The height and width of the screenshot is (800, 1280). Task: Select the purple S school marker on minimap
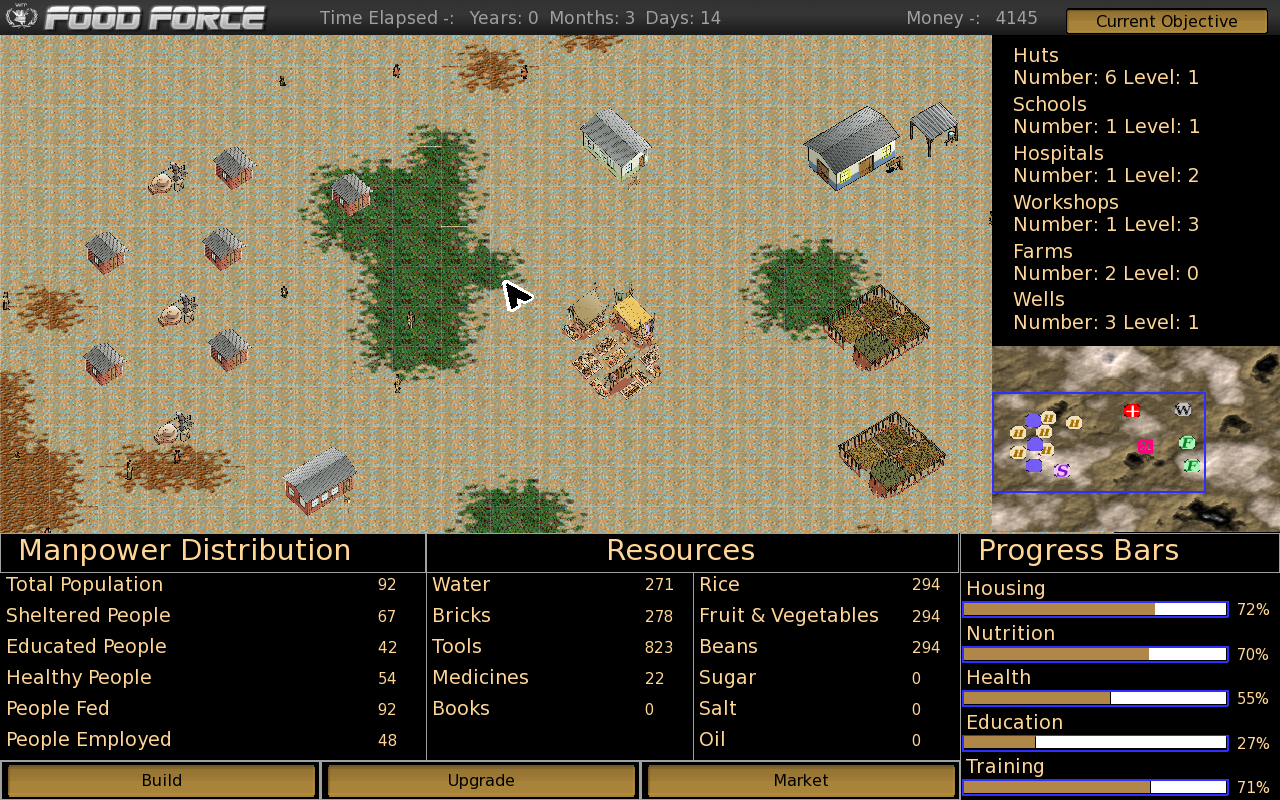click(x=1062, y=470)
